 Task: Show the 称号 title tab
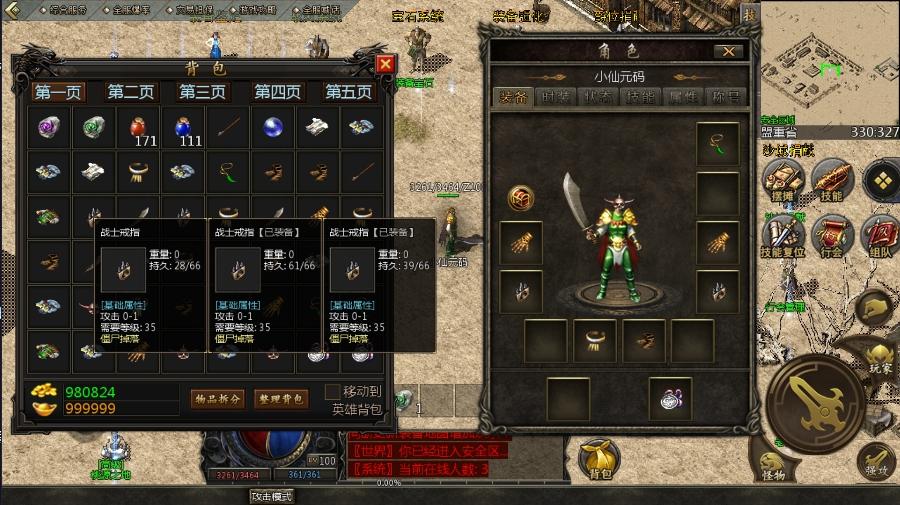click(x=726, y=97)
